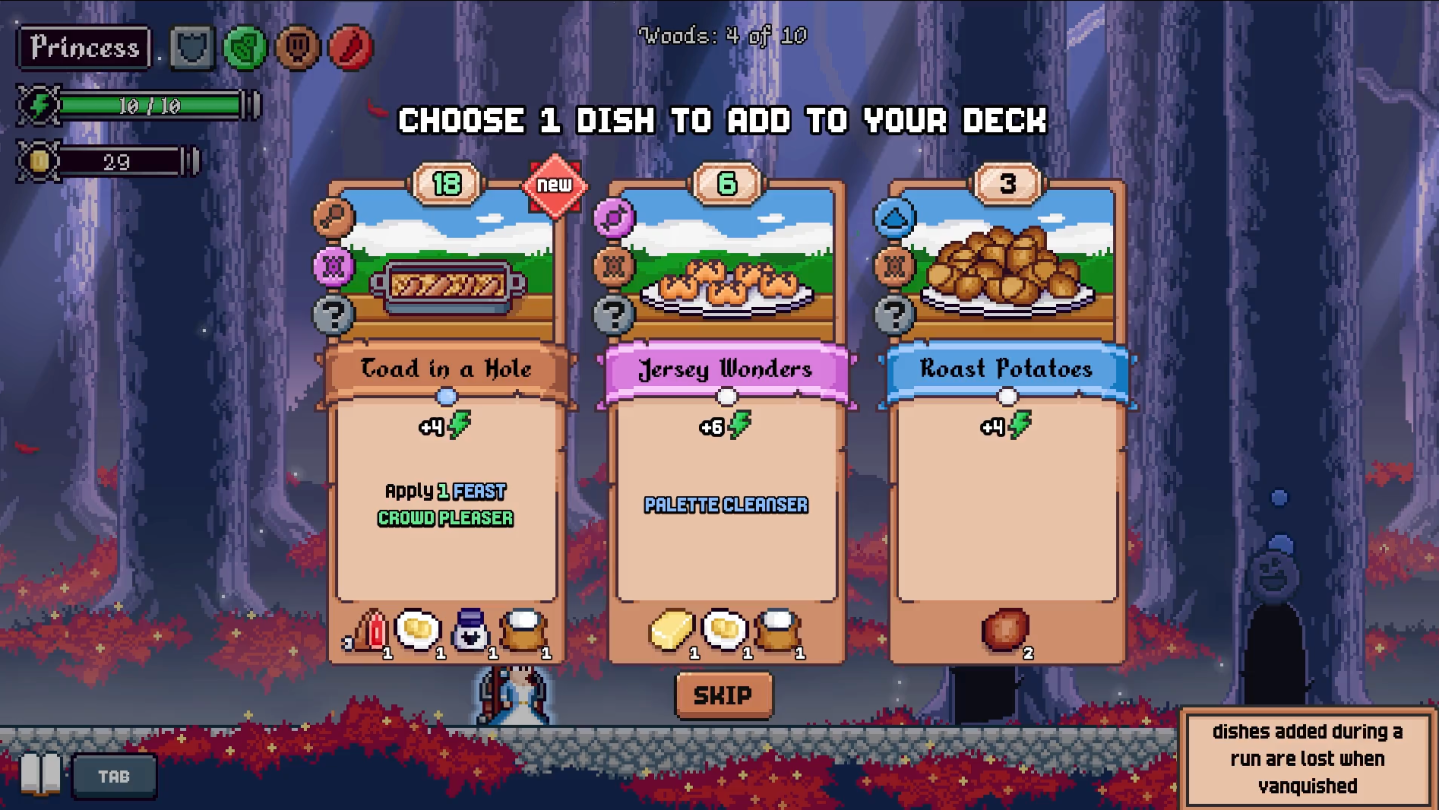Click the shield icon beside the Princess name

pyautogui.click(x=190, y=47)
